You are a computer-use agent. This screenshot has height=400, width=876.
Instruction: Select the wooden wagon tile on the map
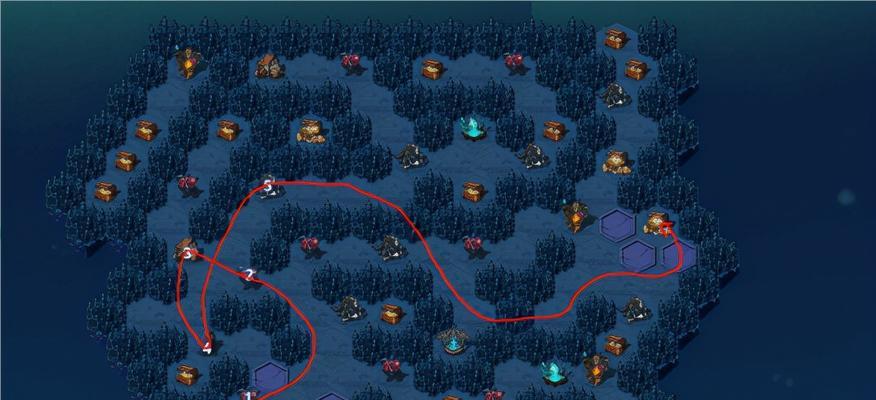[x=267, y=66]
